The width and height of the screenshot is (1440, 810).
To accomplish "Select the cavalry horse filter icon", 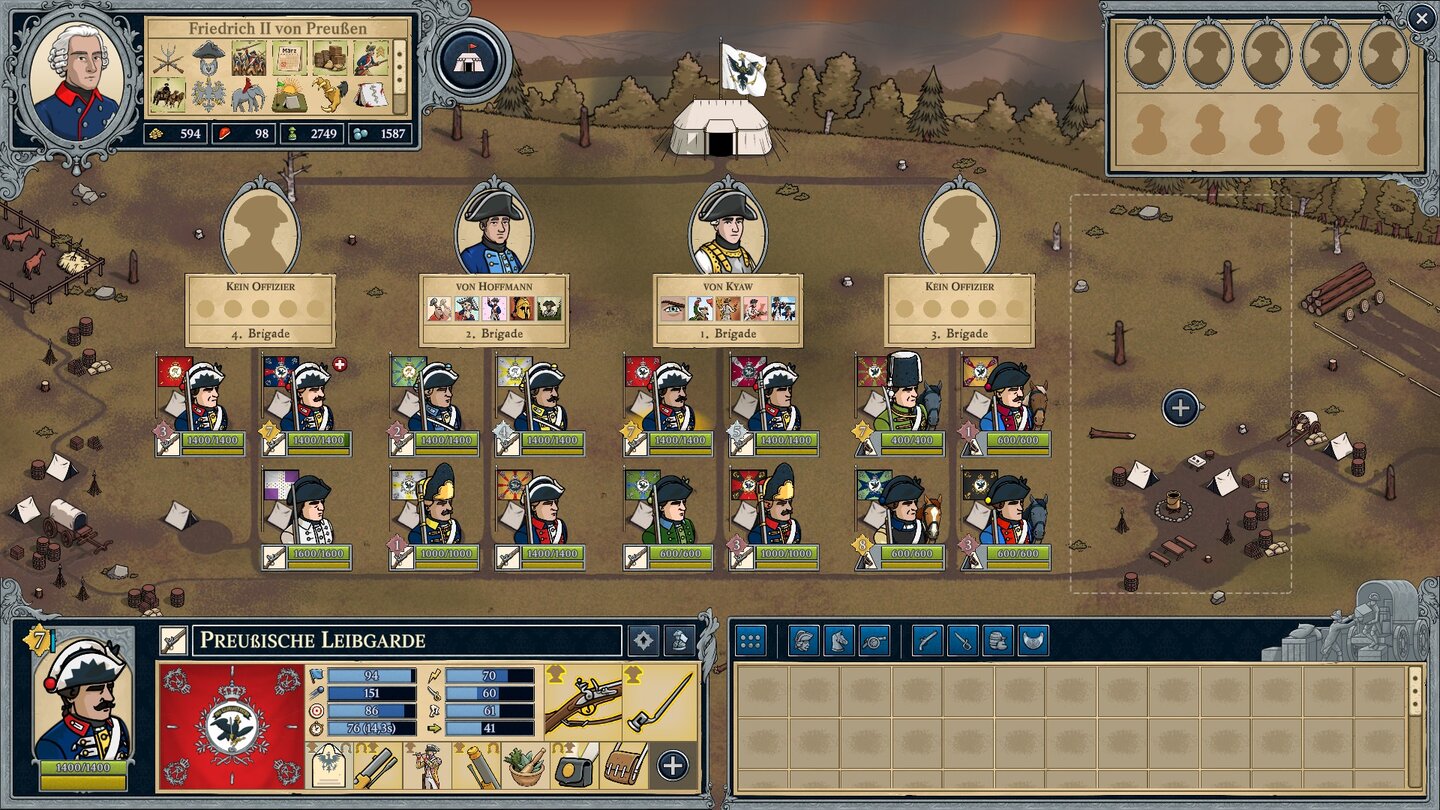I will [838, 639].
